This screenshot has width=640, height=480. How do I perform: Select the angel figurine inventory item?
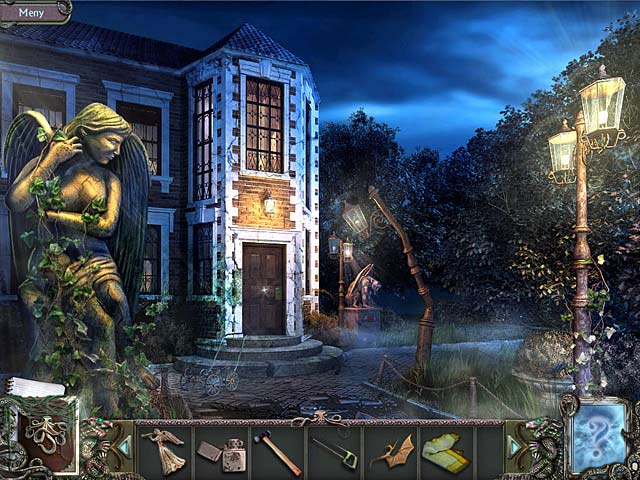pos(165,448)
